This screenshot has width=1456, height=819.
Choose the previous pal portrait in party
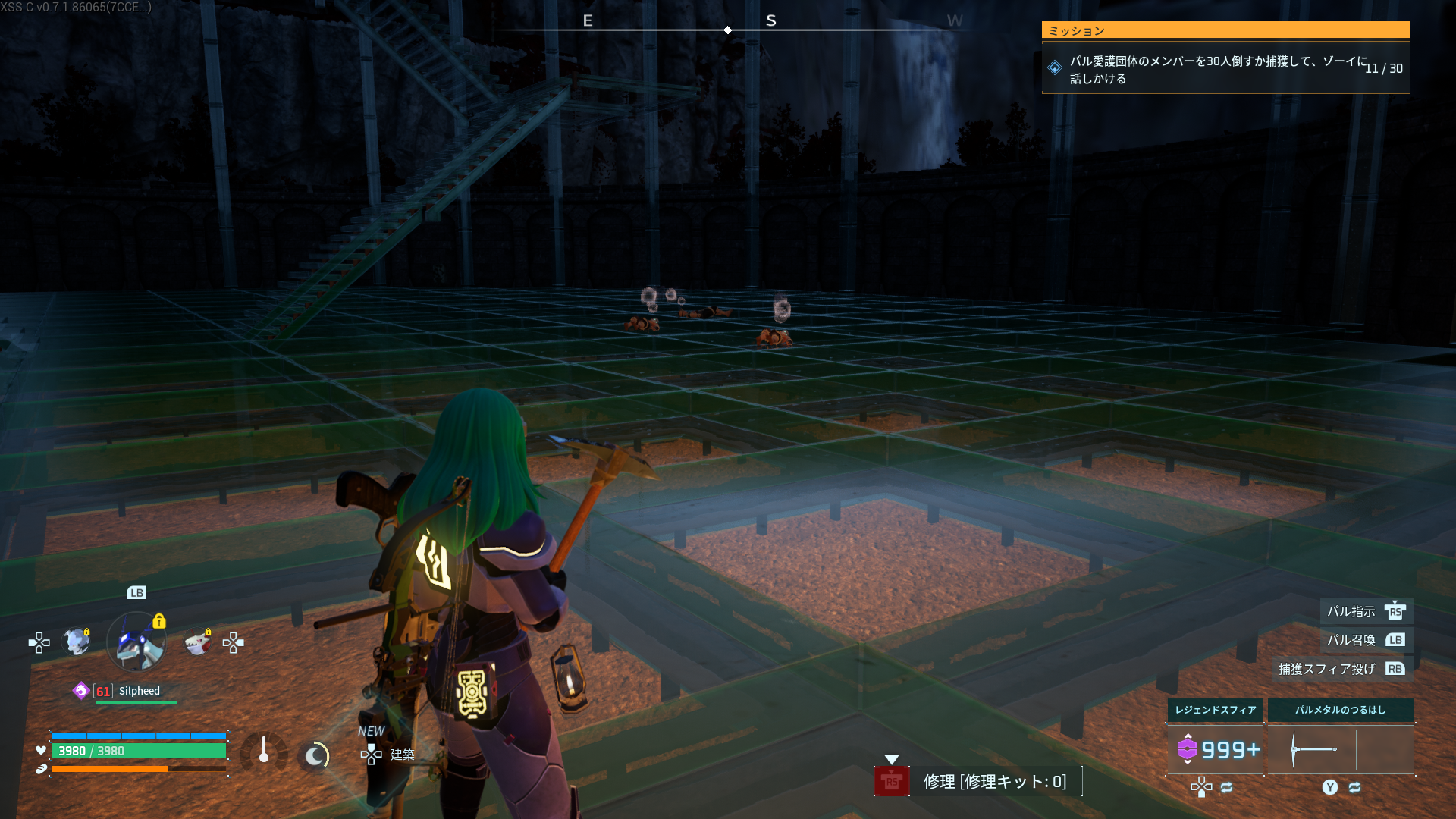point(77,642)
